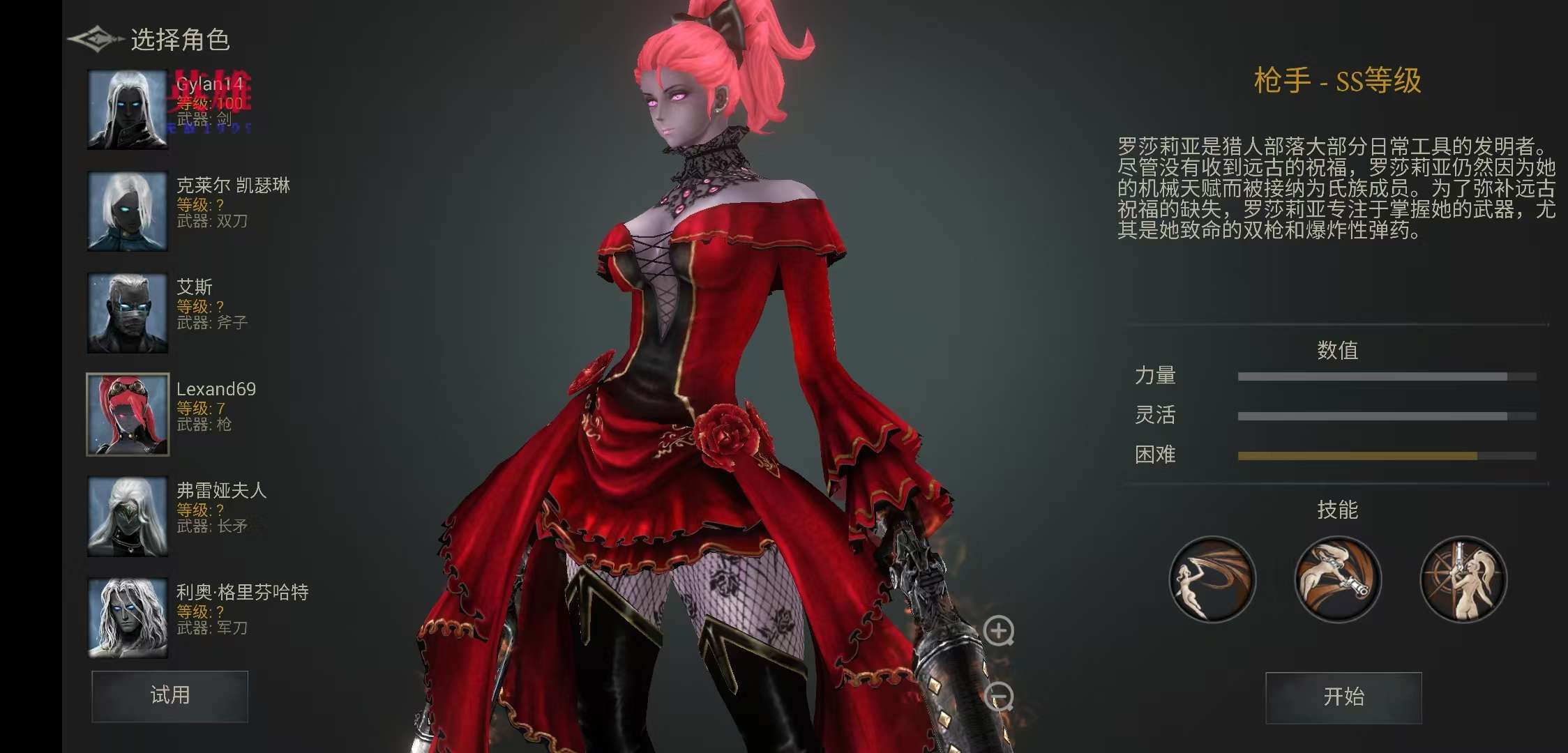Image resolution: width=1568 pixels, height=753 pixels.
Task: Select 艾斯 the axe character
Action: click(x=128, y=312)
